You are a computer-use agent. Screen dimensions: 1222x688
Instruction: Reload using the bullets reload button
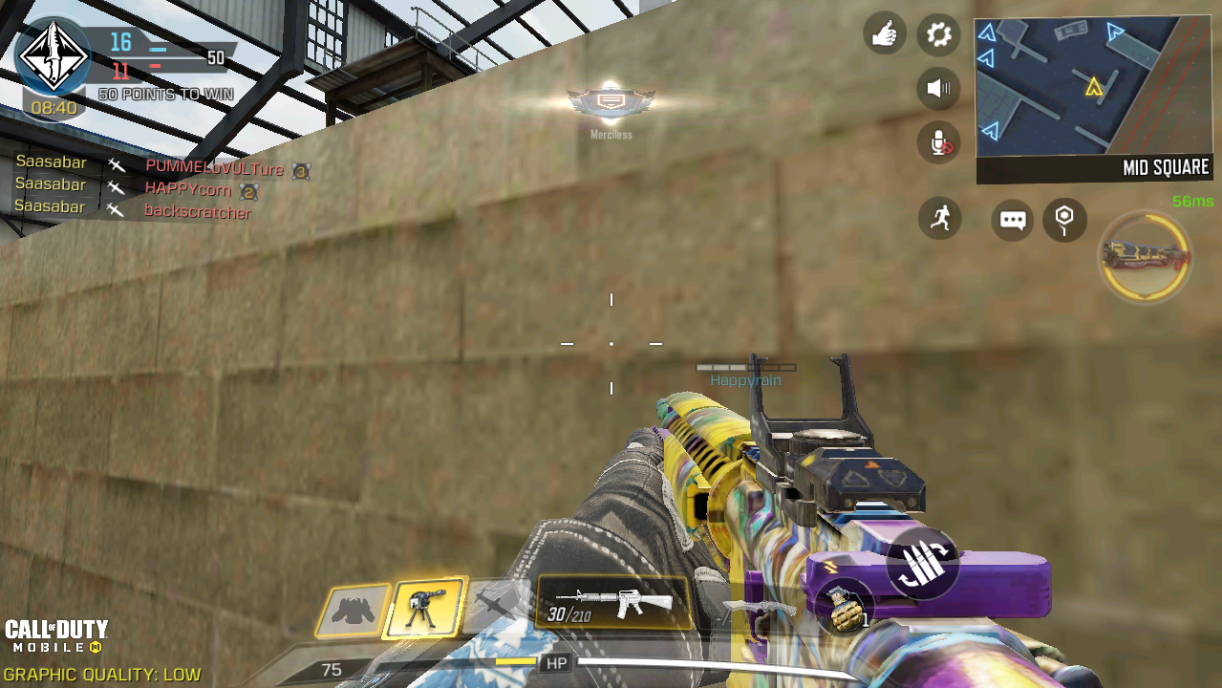[922, 562]
